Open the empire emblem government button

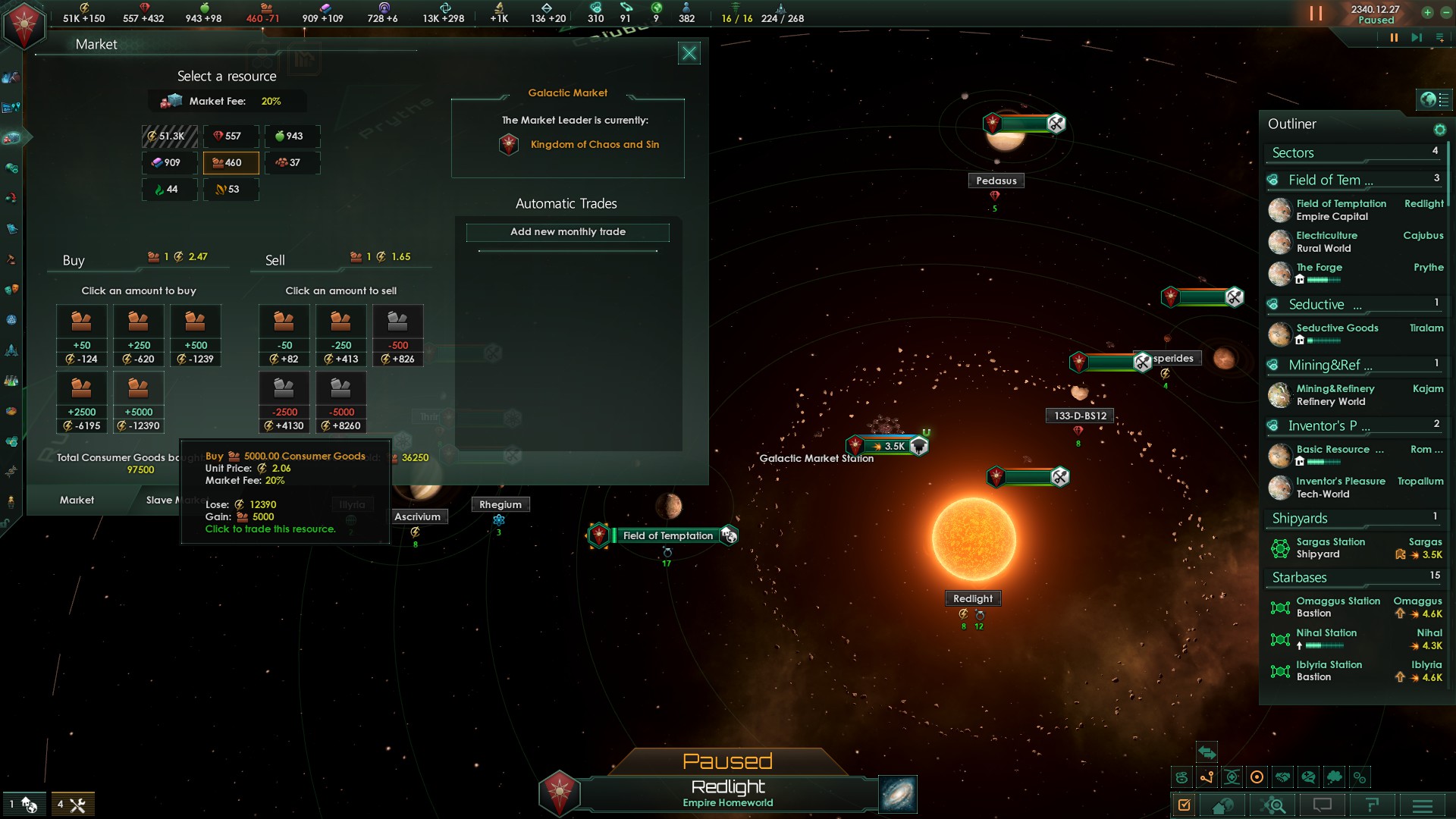[24, 26]
